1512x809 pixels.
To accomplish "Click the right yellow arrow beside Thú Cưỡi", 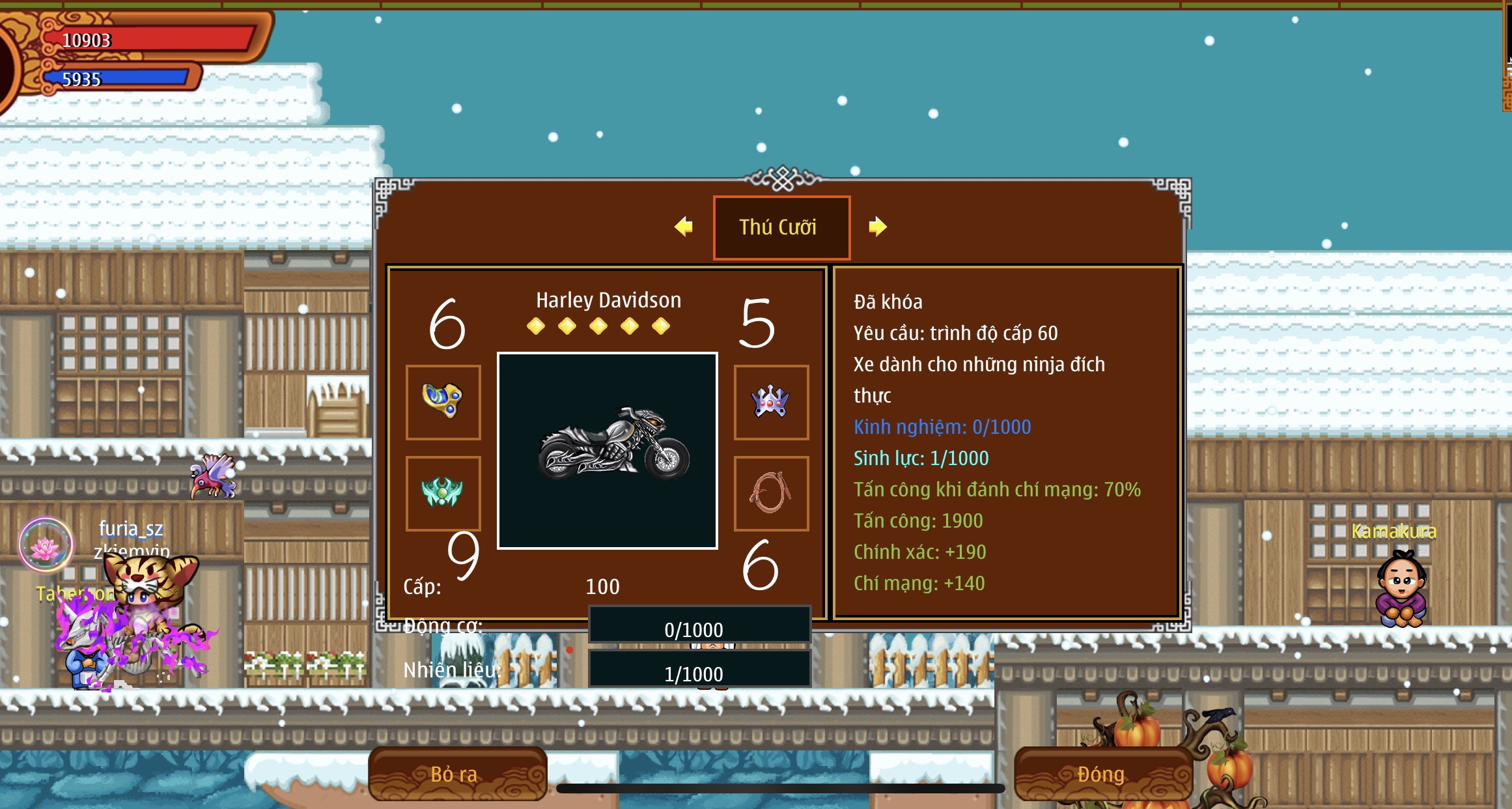I will point(877,227).
